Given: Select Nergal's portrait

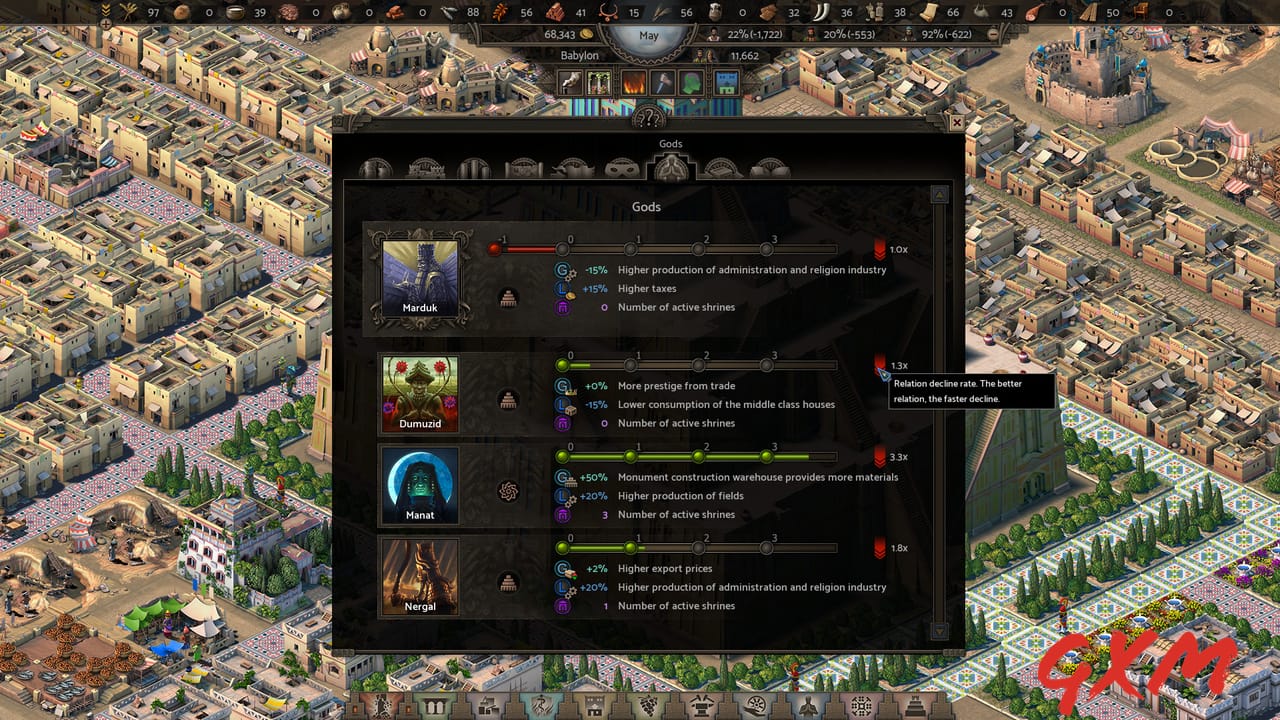Looking at the screenshot, I should [x=419, y=576].
